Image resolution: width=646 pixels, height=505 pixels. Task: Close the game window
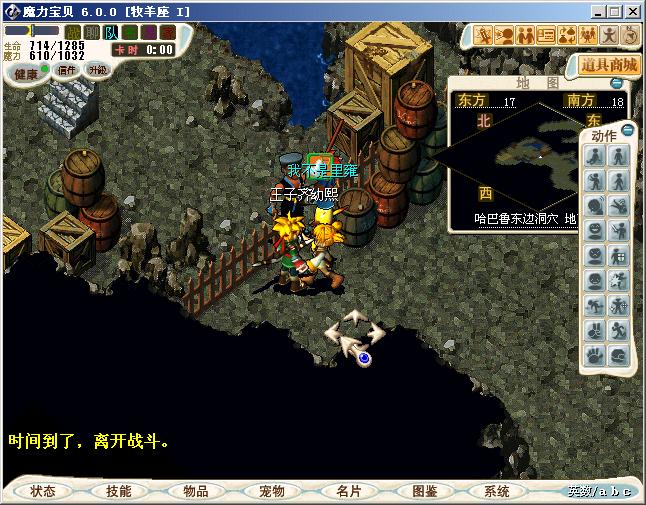pyautogui.click(x=633, y=11)
